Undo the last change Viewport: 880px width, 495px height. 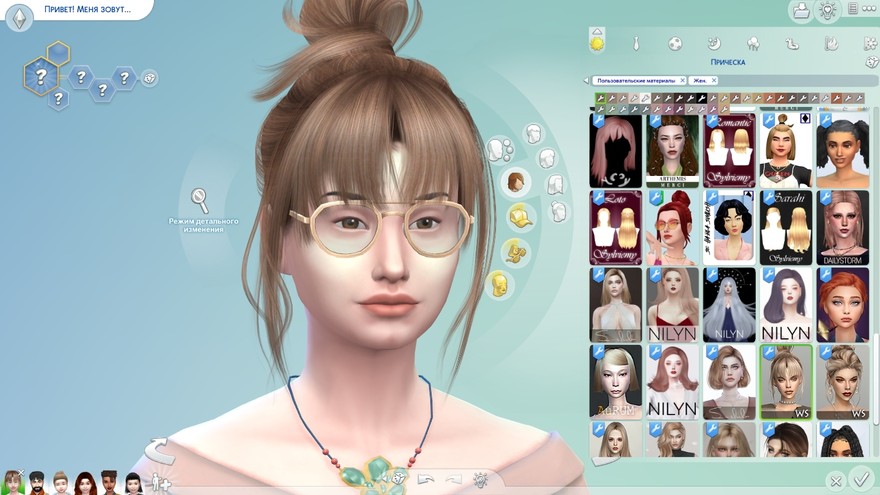coord(426,480)
